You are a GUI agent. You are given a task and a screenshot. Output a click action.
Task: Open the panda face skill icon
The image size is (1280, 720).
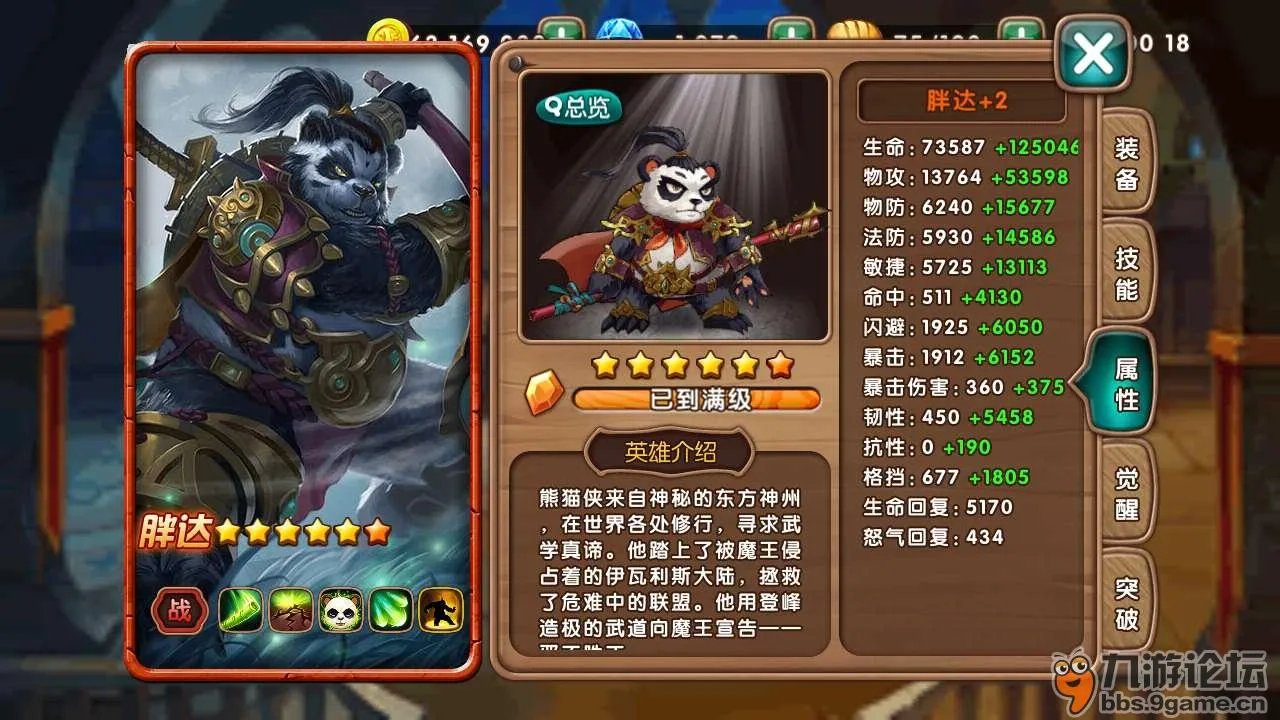click(x=342, y=610)
